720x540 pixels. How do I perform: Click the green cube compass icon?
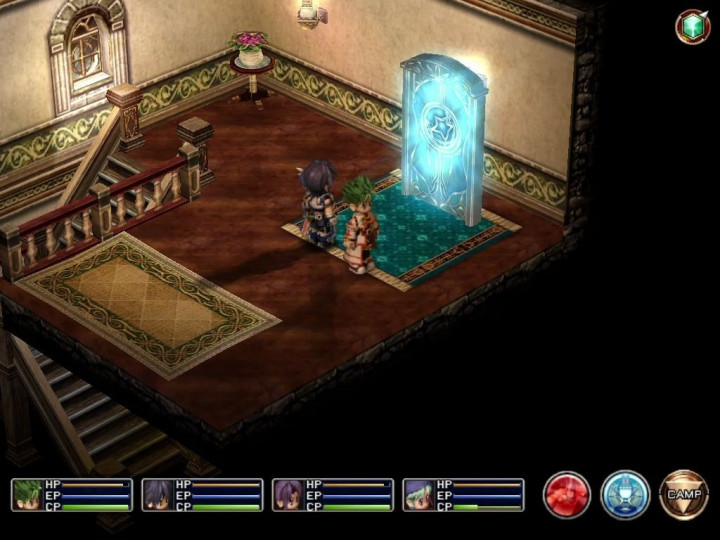(x=692, y=27)
